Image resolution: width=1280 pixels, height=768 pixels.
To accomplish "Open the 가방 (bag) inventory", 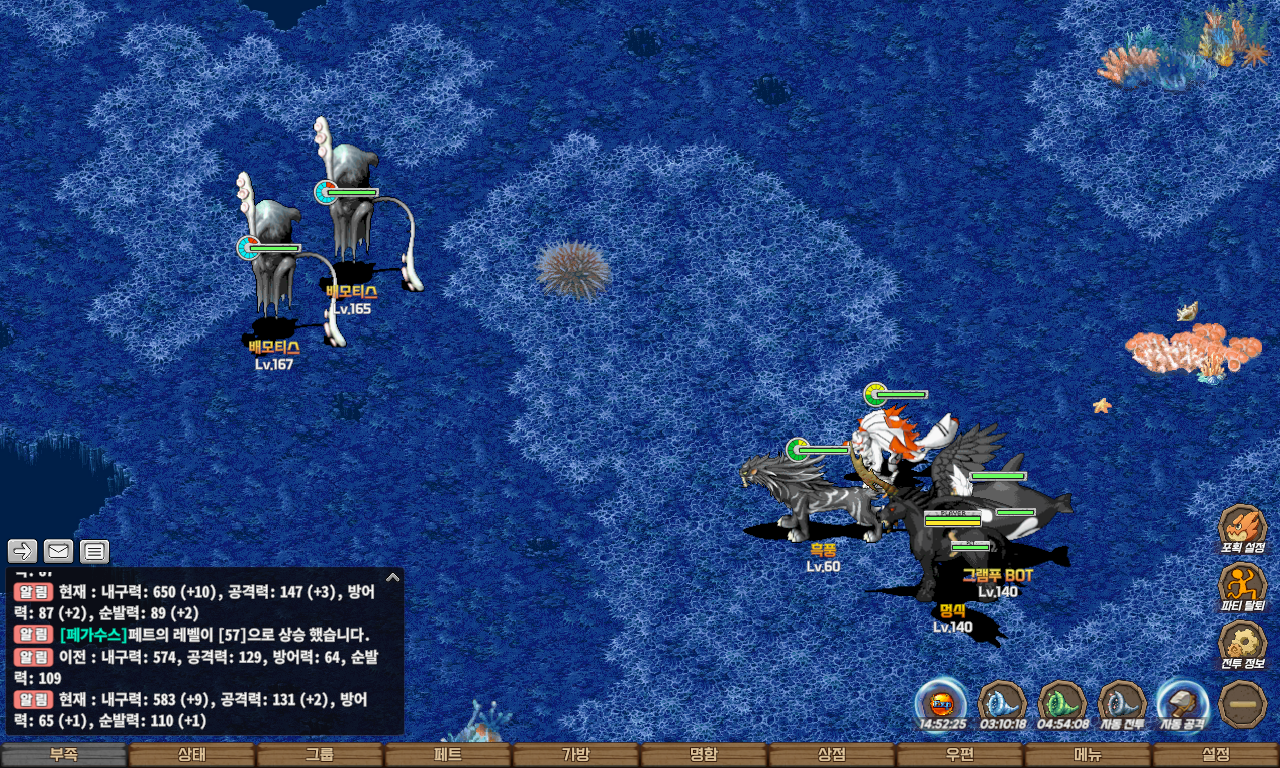I will pos(576,755).
